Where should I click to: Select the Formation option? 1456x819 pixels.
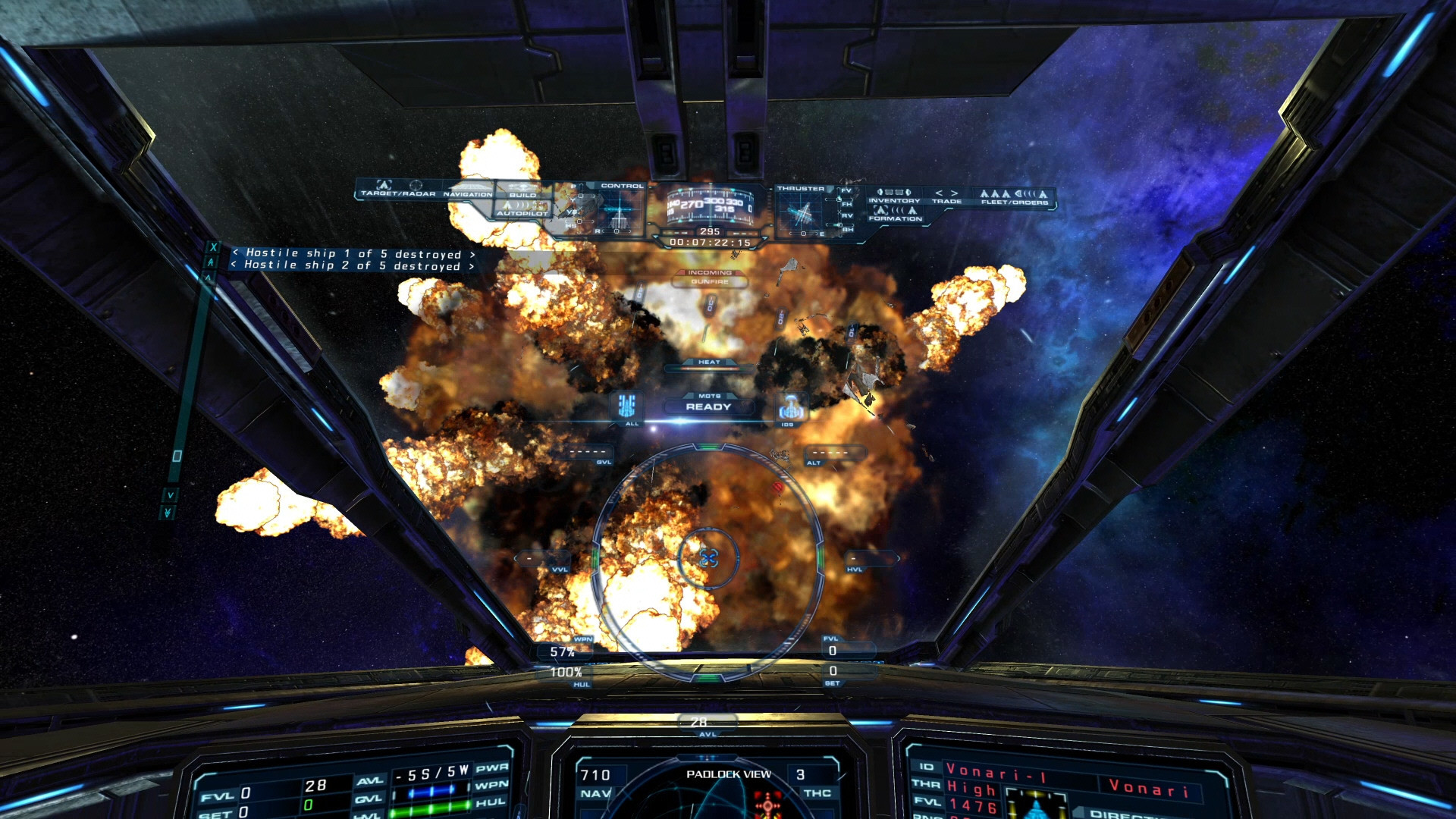click(x=895, y=214)
